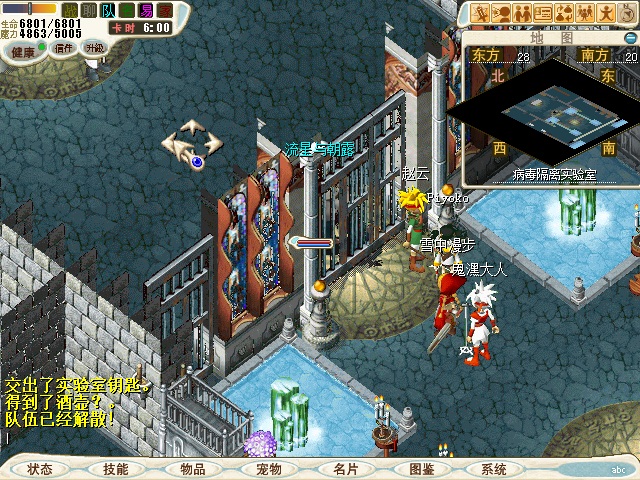Viewport: 640px width, 480px height.
Task: Open the 宠物 (Pets) menu
Action: click(268, 468)
